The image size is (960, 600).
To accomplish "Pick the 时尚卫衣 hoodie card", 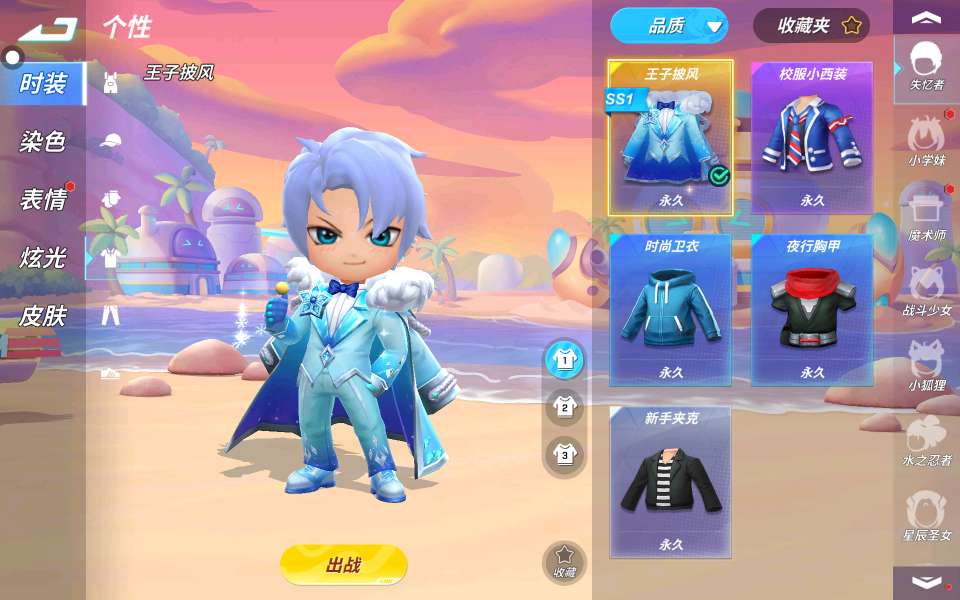I will (x=670, y=310).
